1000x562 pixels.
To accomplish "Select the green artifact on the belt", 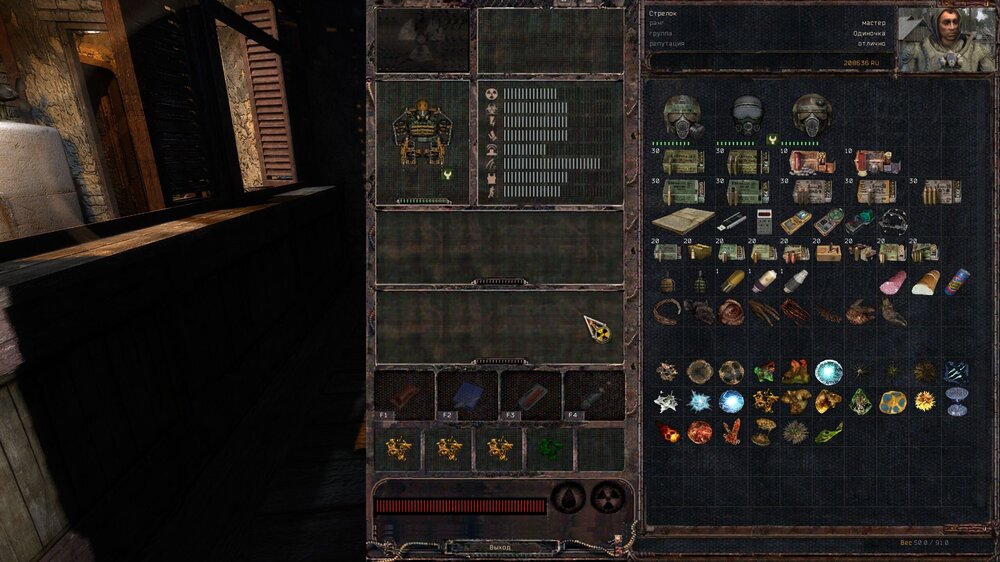I will (x=549, y=449).
